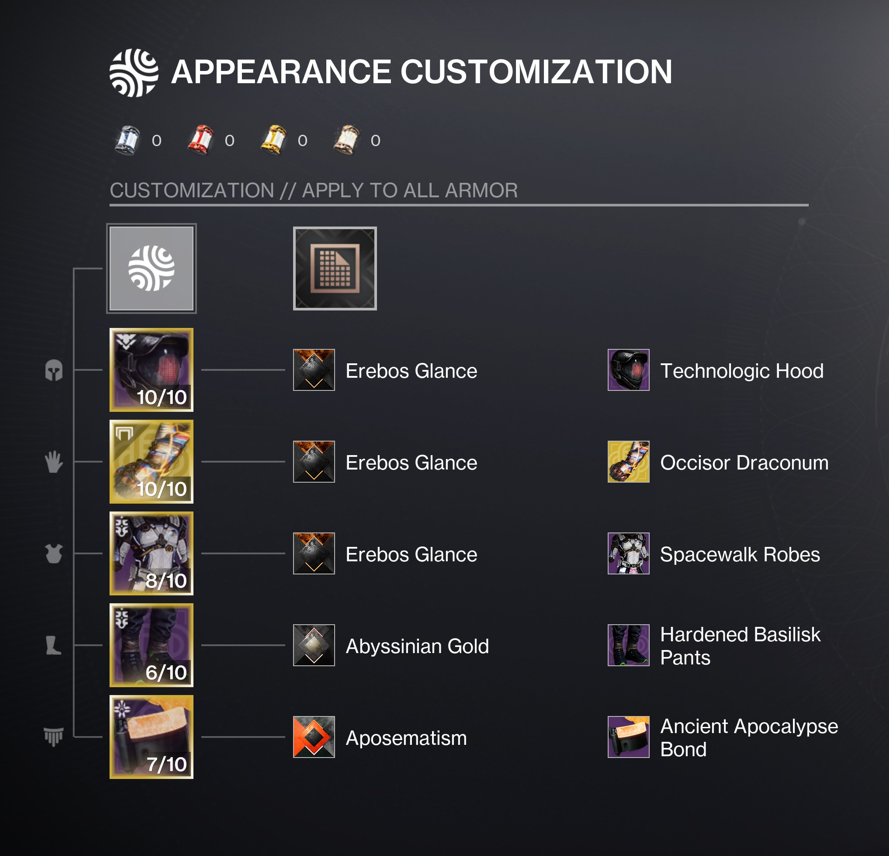The height and width of the screenshot is (856, 889).
Task: Choose the Occisor Draconum ornament
Action: [x=628, y=463]
